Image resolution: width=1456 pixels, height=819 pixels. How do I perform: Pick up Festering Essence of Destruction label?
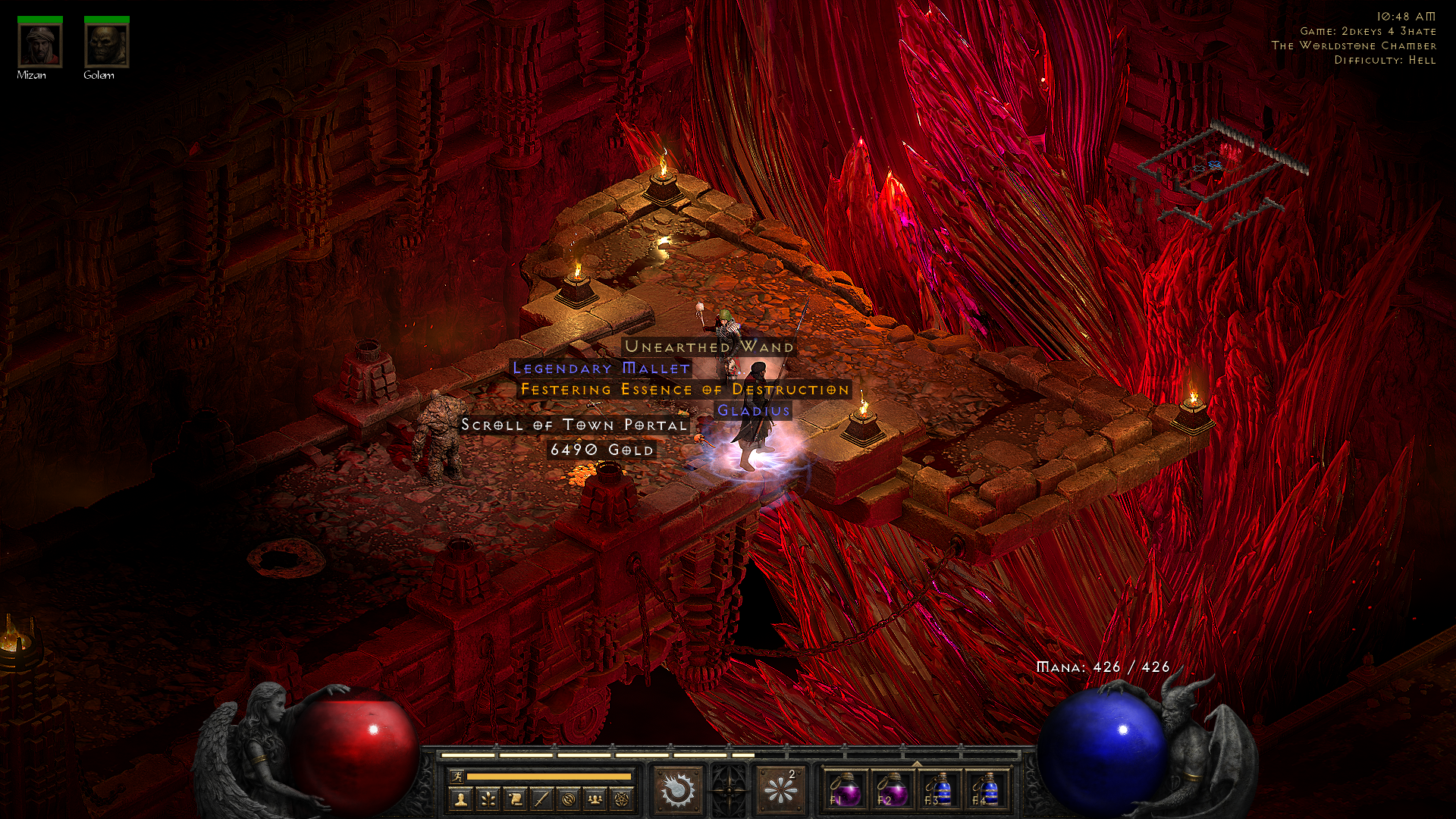point(684,390)
